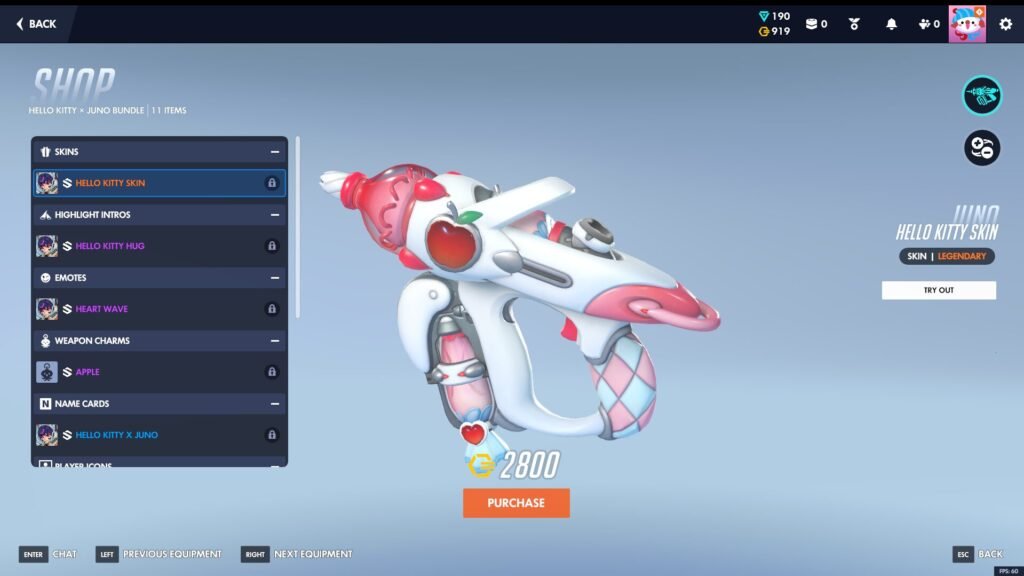Select the Hello Kitty x Juno name card
The width and height of the screenshot is (1024, 576).
[159, 435]
